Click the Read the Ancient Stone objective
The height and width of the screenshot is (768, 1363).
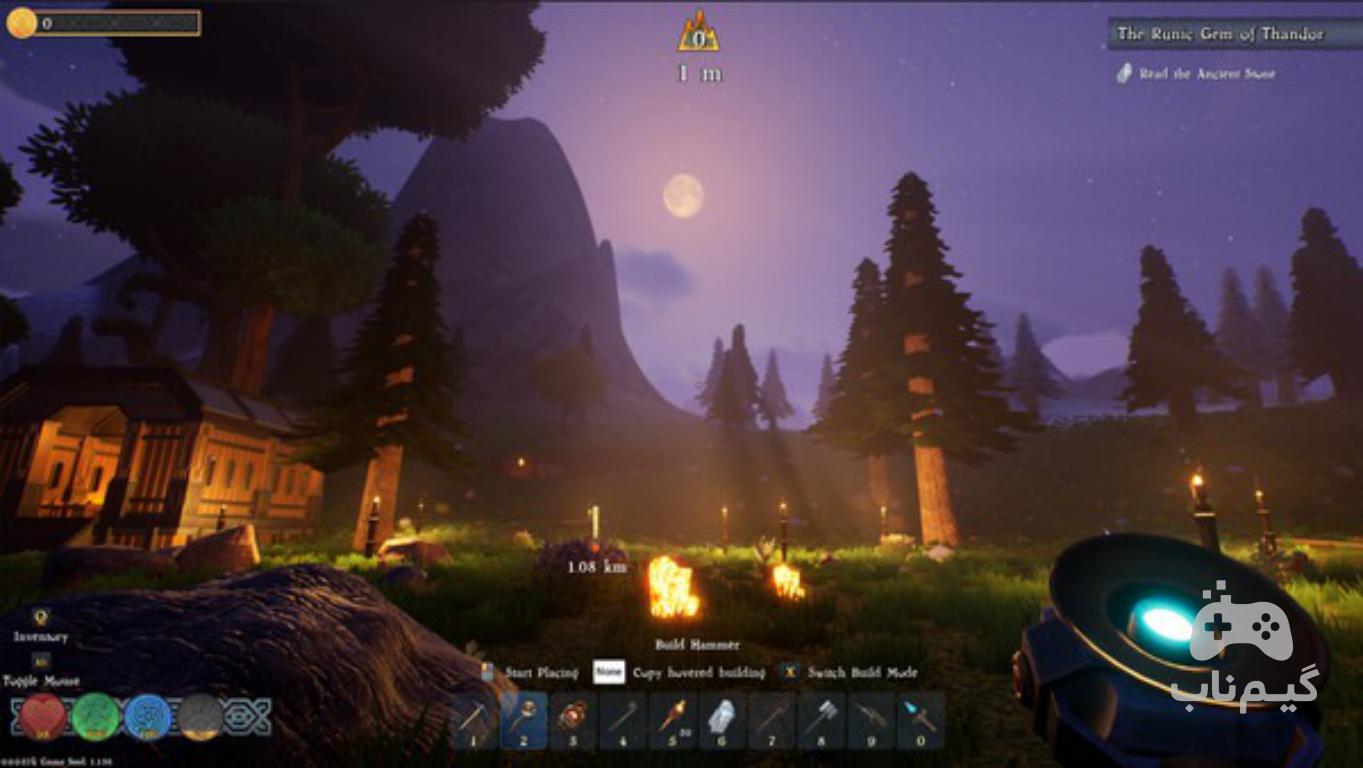1206,74
